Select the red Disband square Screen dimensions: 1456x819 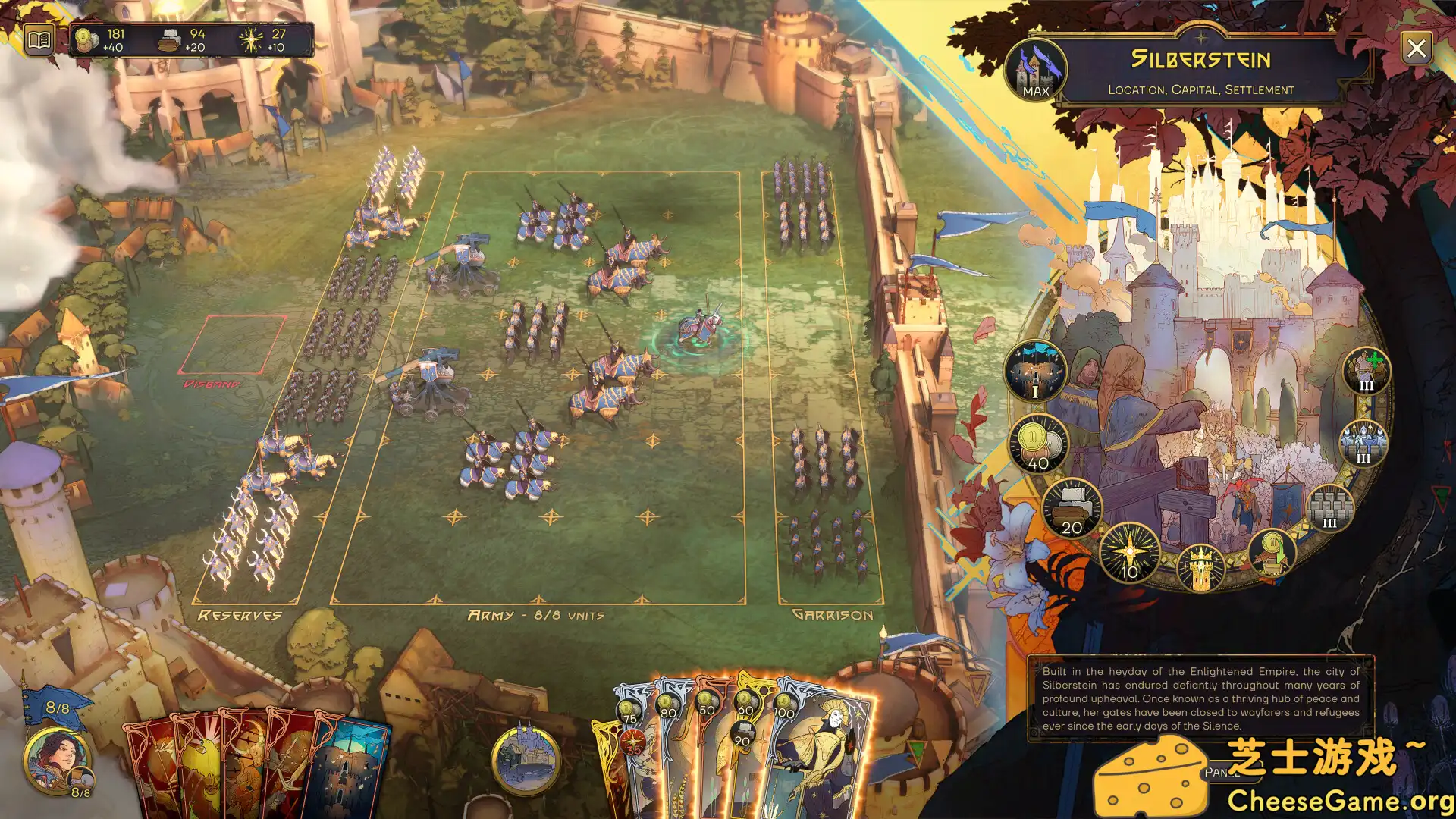click(232, 345)
